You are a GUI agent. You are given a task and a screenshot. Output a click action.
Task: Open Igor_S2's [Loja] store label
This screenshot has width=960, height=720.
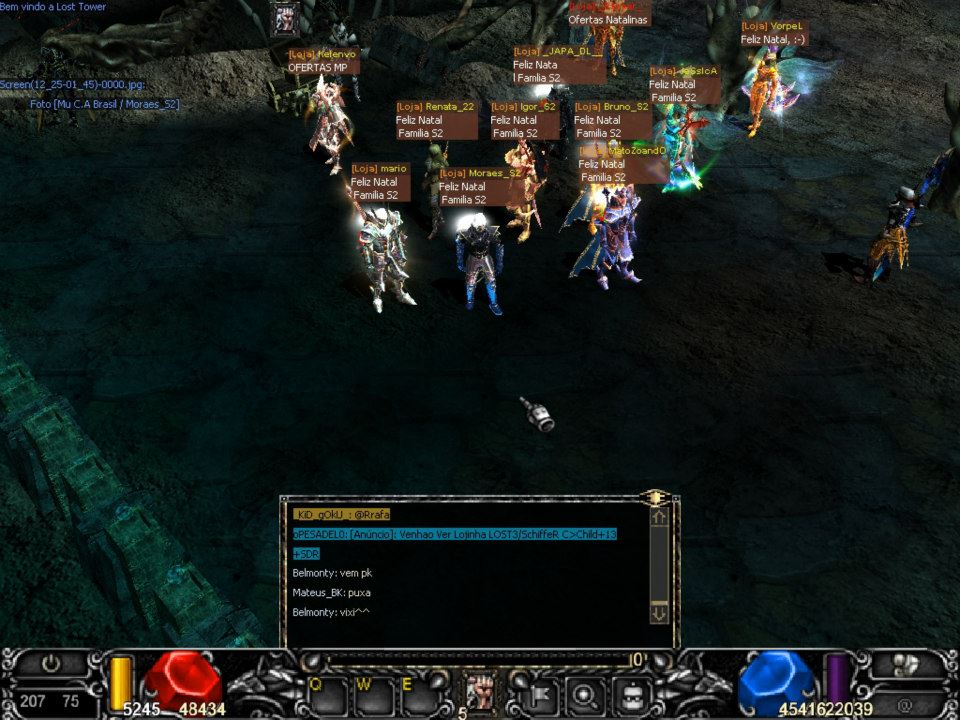click(x=524, y=106)
